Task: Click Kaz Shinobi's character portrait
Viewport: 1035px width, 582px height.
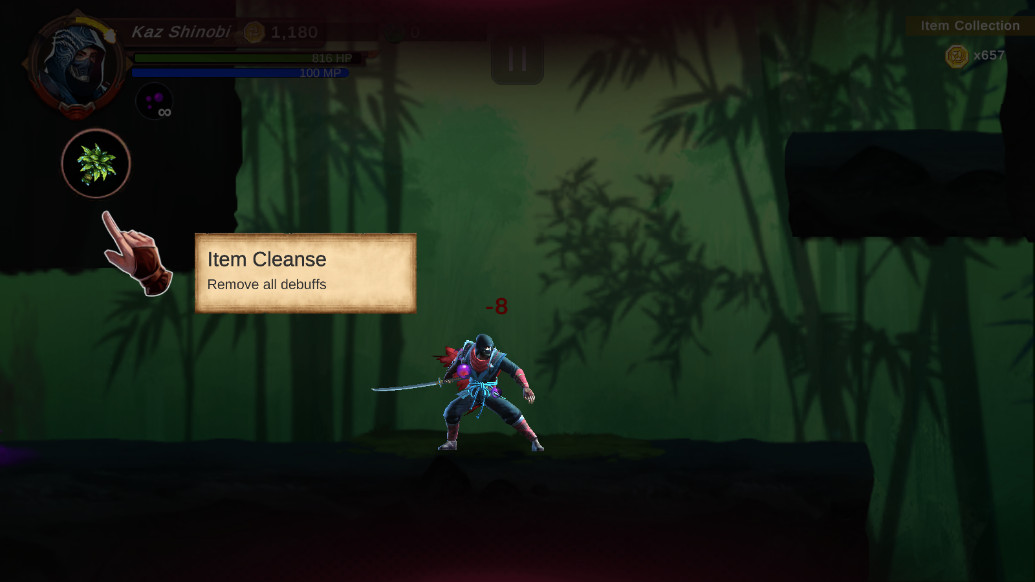Action: 74,63
